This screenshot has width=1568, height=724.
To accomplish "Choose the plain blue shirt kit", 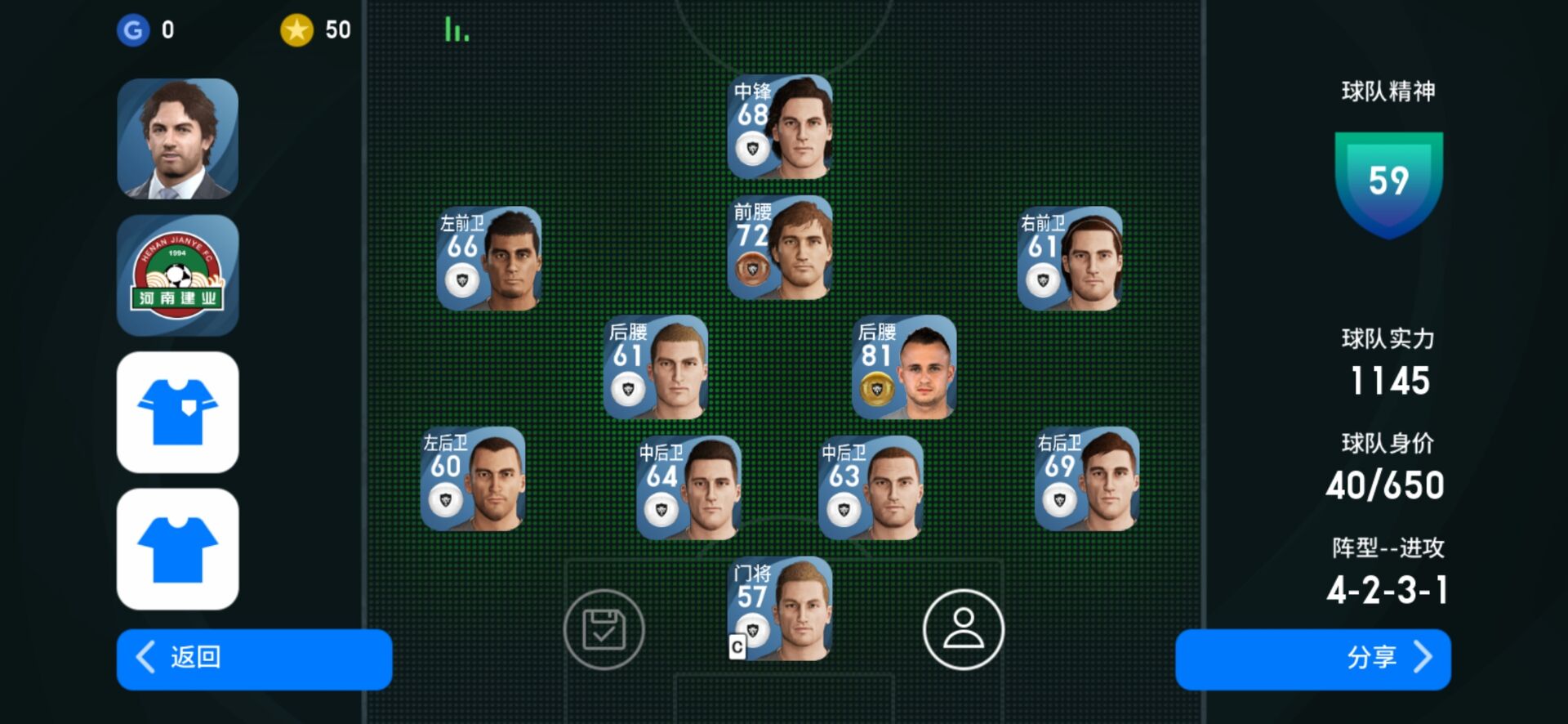I will (178, 548).
